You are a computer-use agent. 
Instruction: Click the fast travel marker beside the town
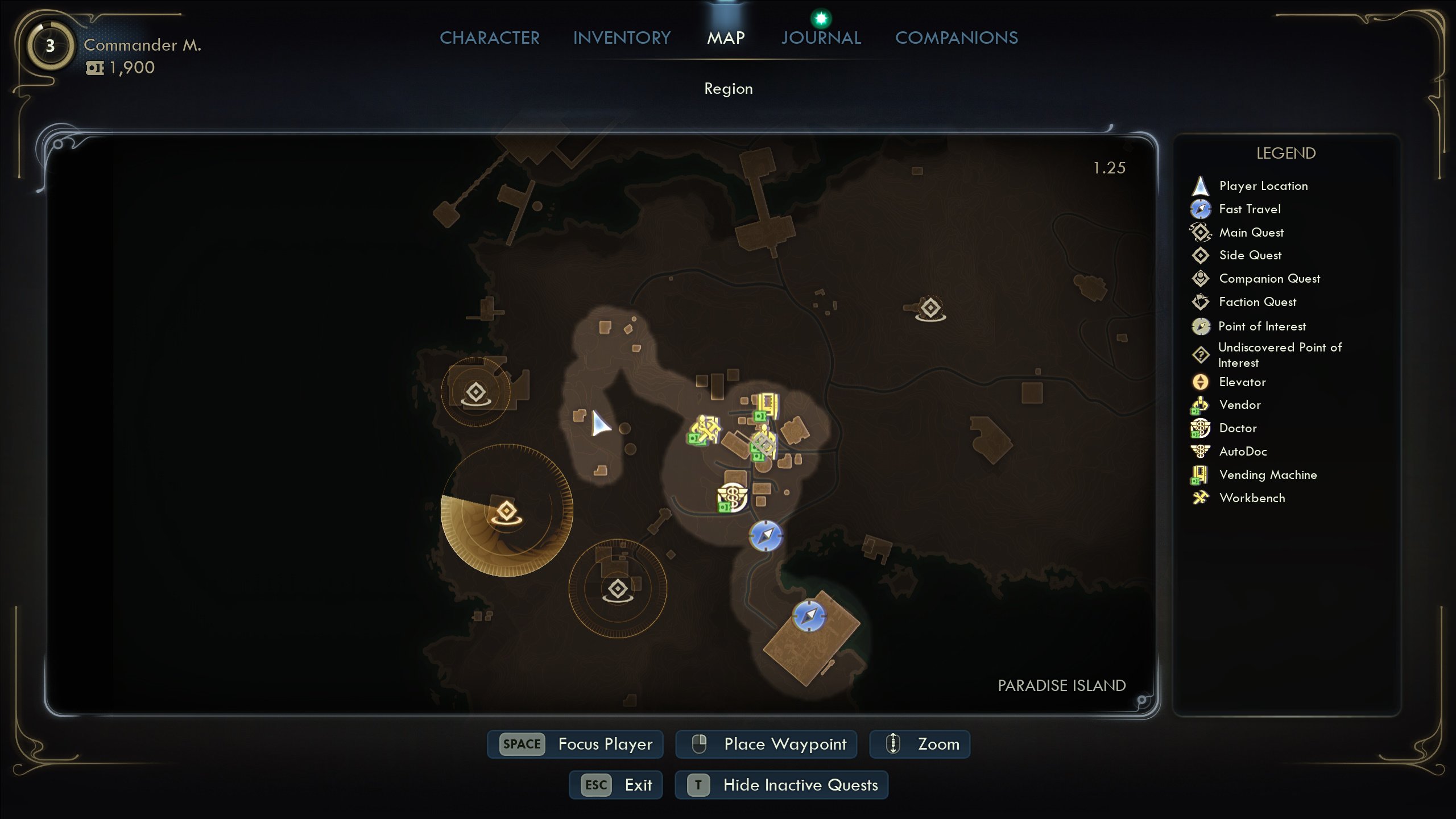(766, 536)
